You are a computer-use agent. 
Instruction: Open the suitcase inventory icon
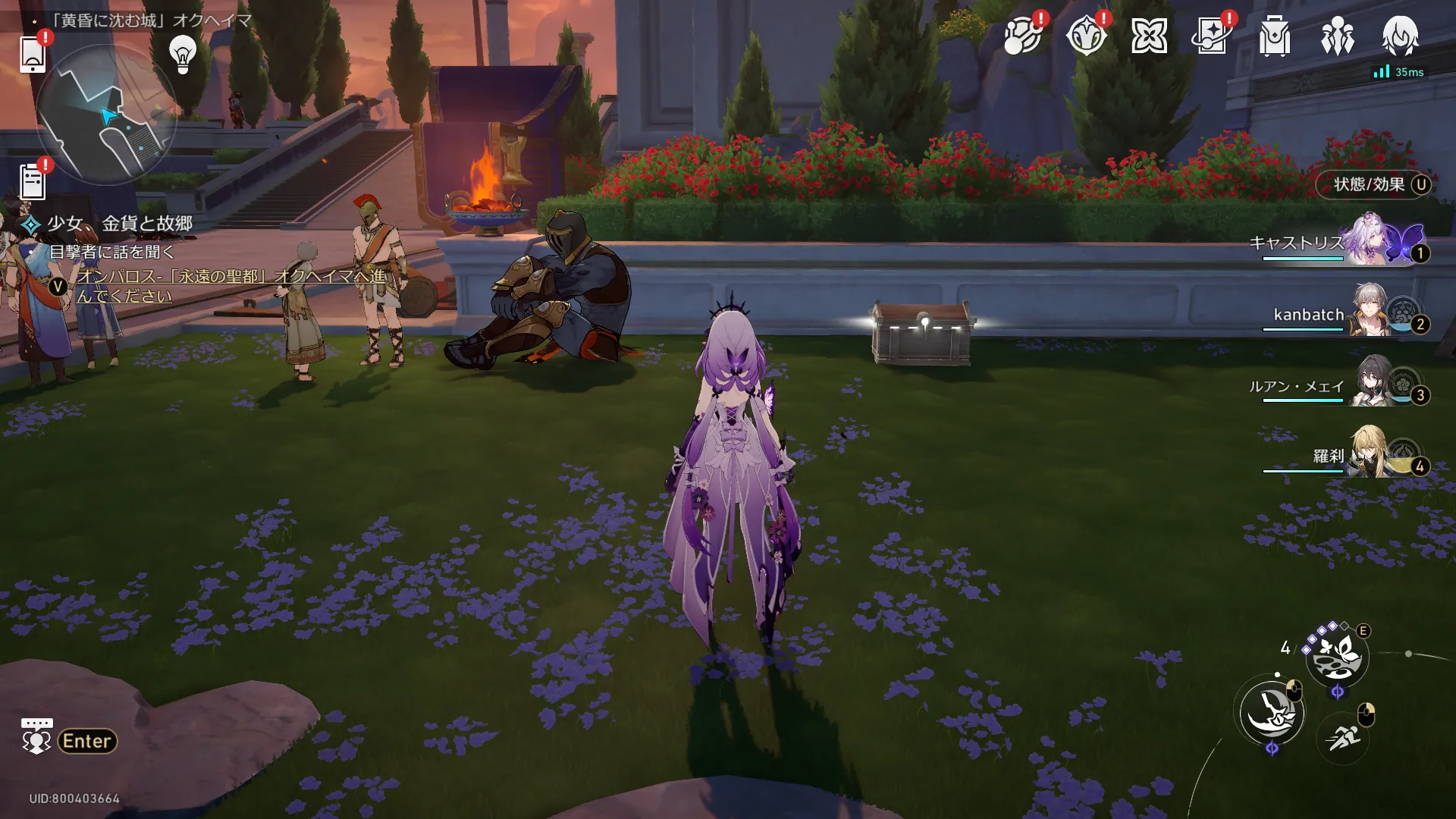coord(1275,36)
